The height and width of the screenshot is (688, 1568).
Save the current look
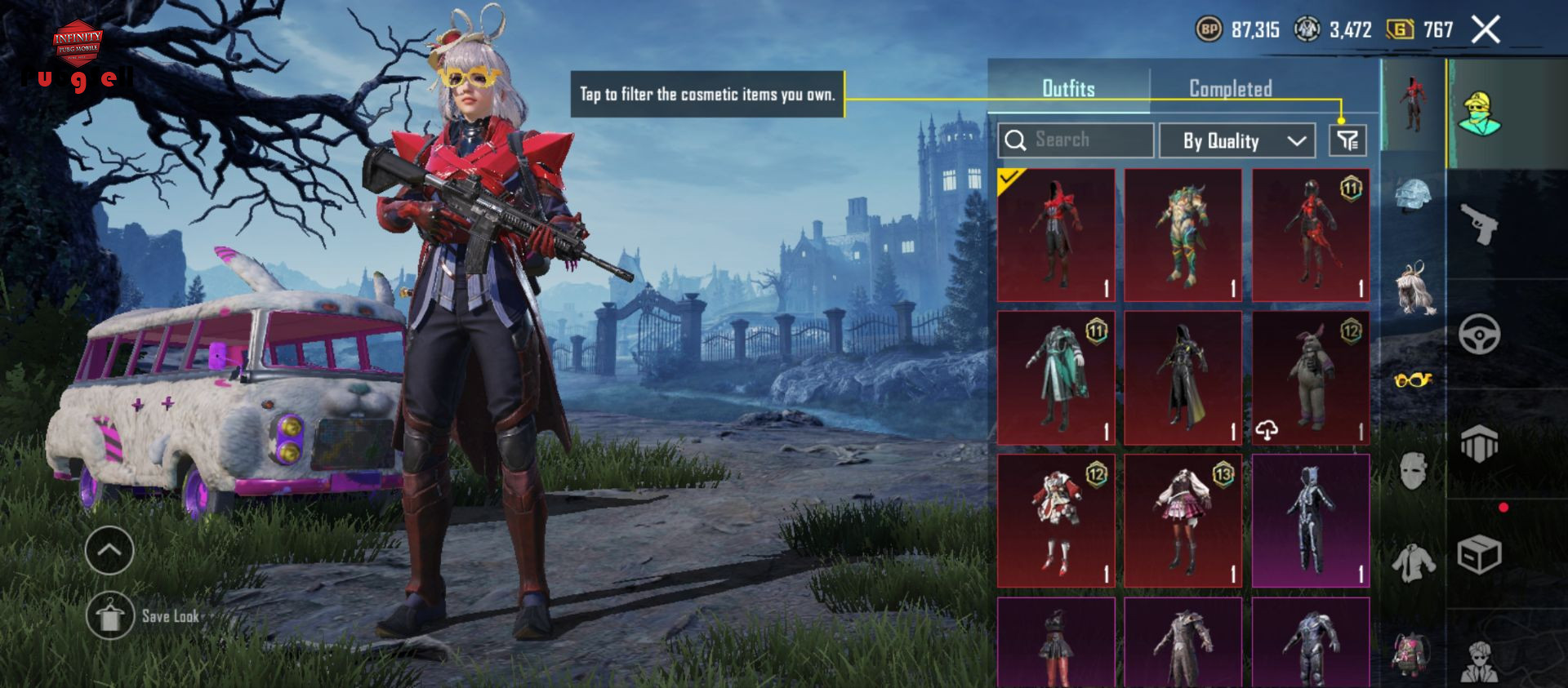111,616
